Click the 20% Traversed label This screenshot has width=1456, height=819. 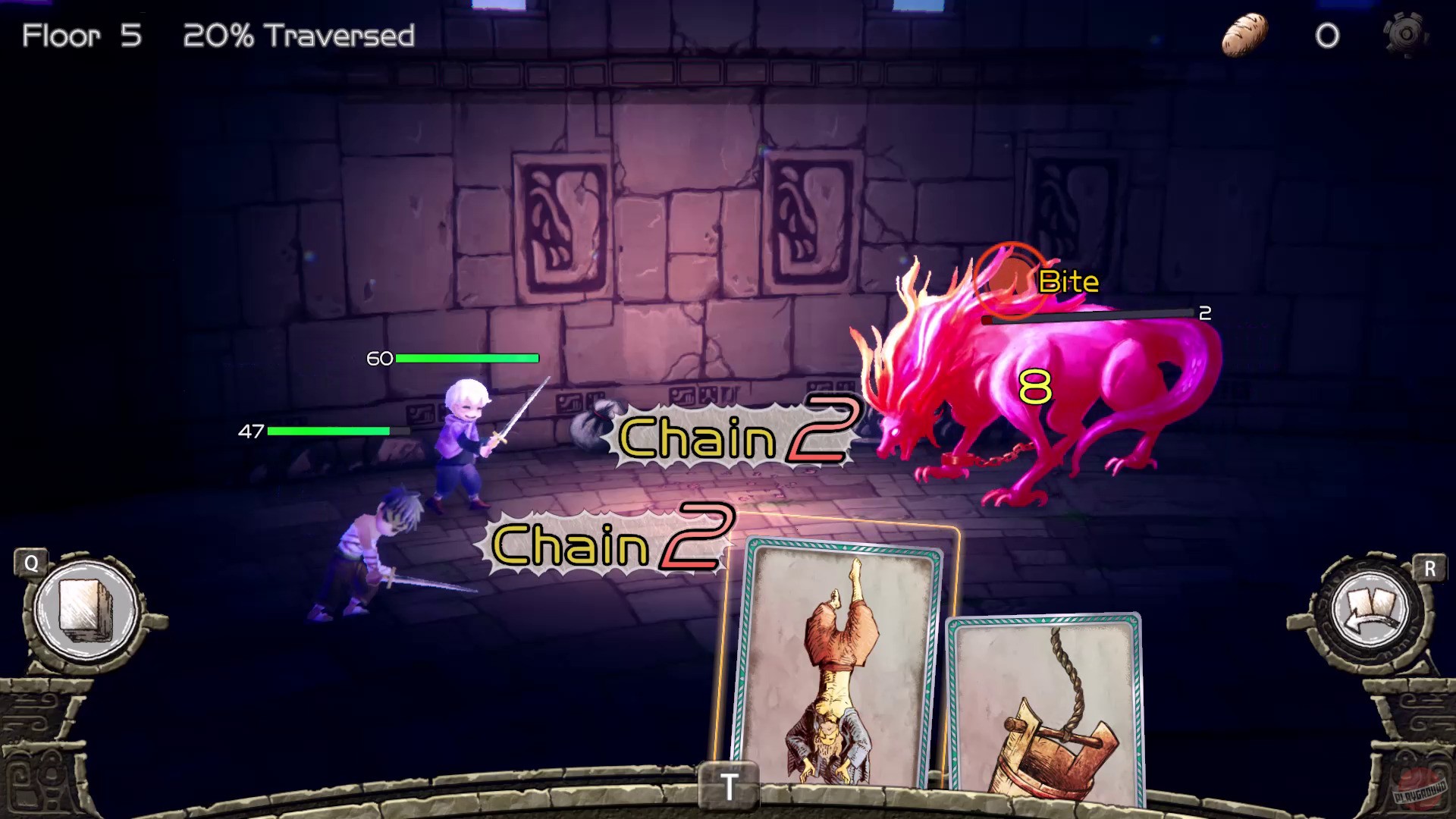point(297,35)
